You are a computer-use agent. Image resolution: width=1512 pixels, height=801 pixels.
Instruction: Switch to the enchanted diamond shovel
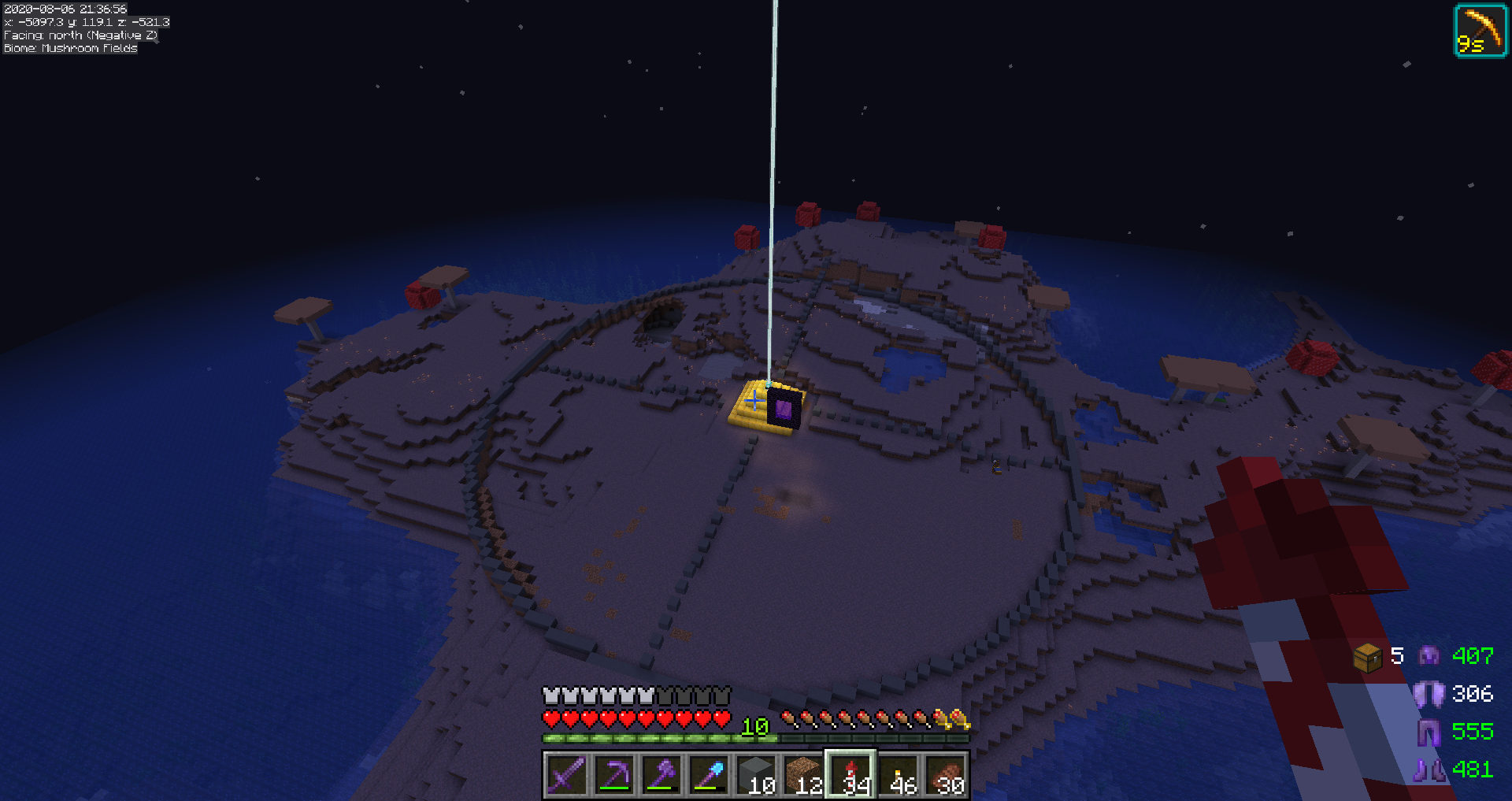(708, 775)
